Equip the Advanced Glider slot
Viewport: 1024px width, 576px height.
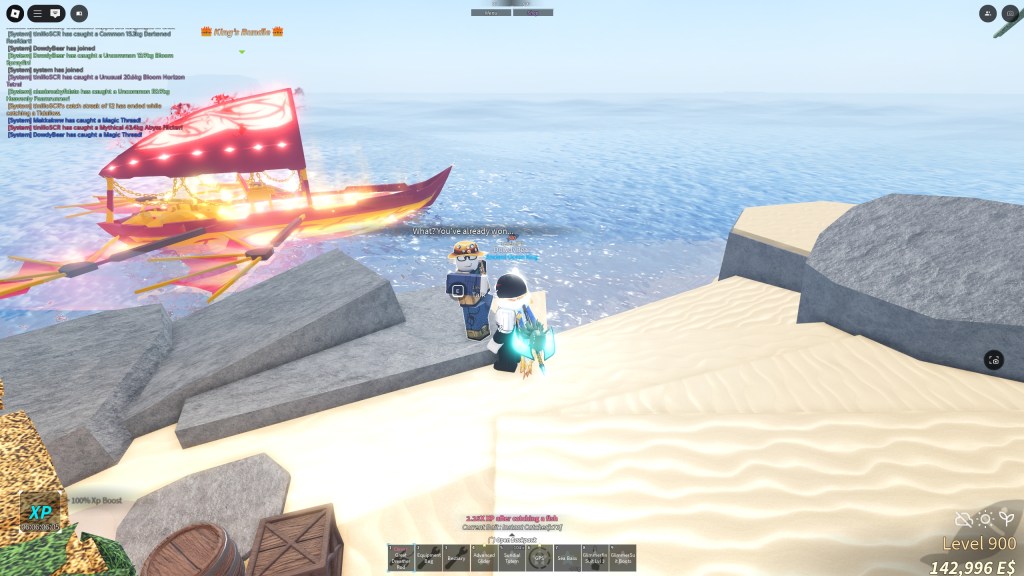(484, 557)
